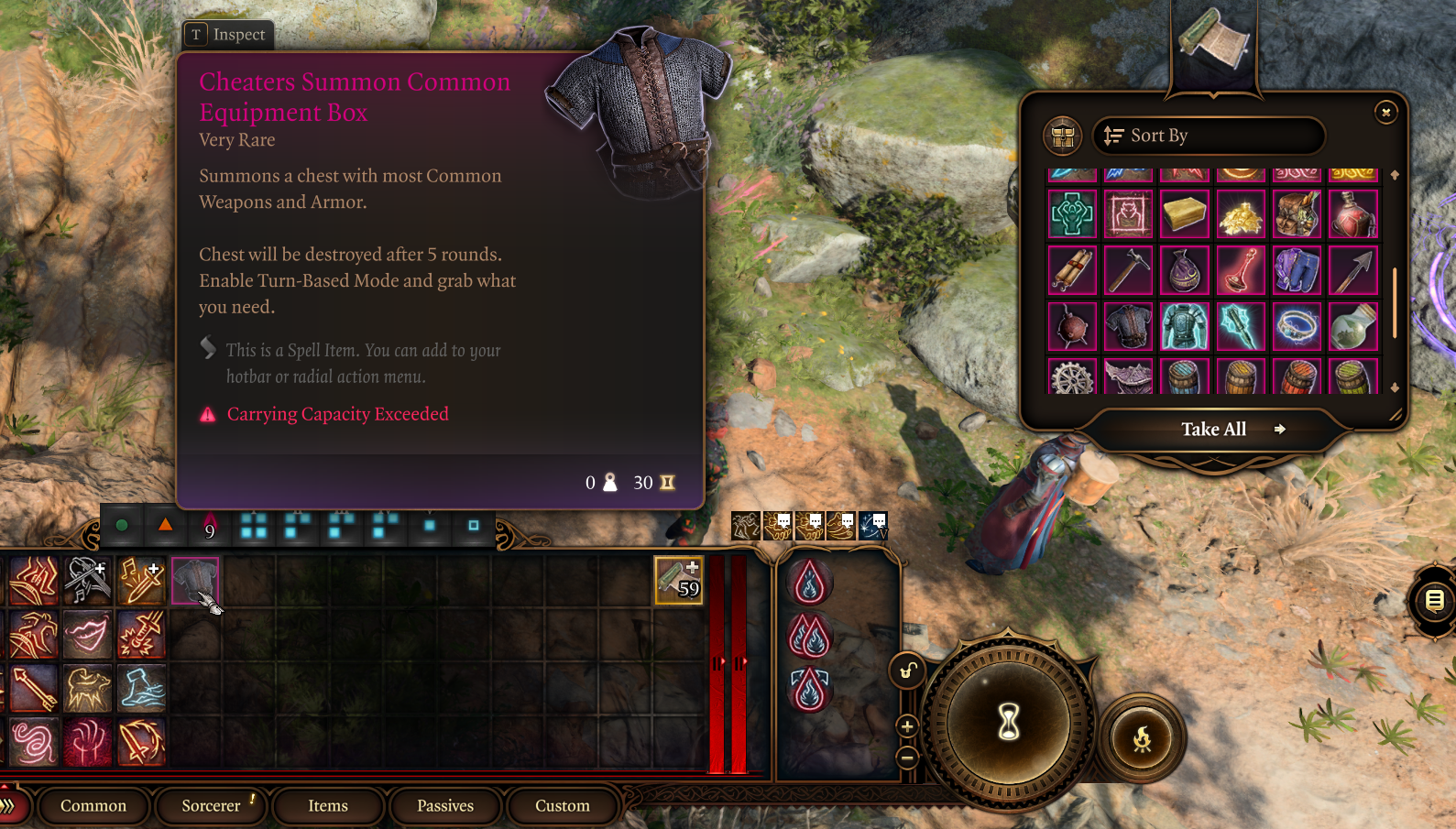Open the combat log scroll button
1456x829 pixels.
pos(1434,601)
